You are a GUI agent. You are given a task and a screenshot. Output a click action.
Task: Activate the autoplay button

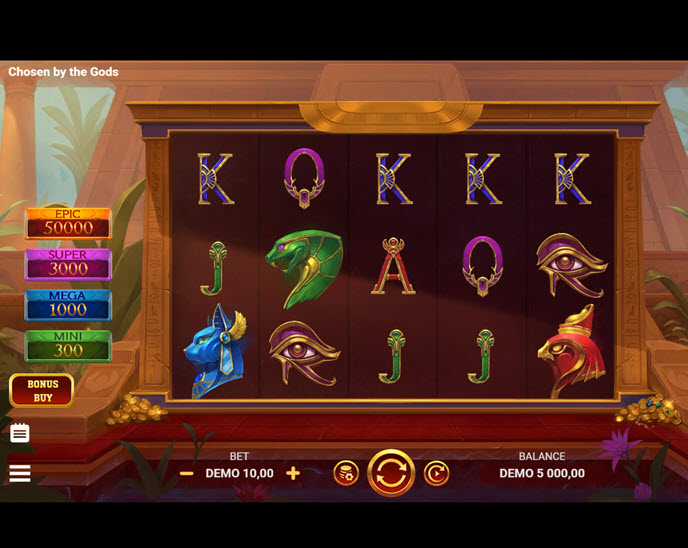pos(436,473)
